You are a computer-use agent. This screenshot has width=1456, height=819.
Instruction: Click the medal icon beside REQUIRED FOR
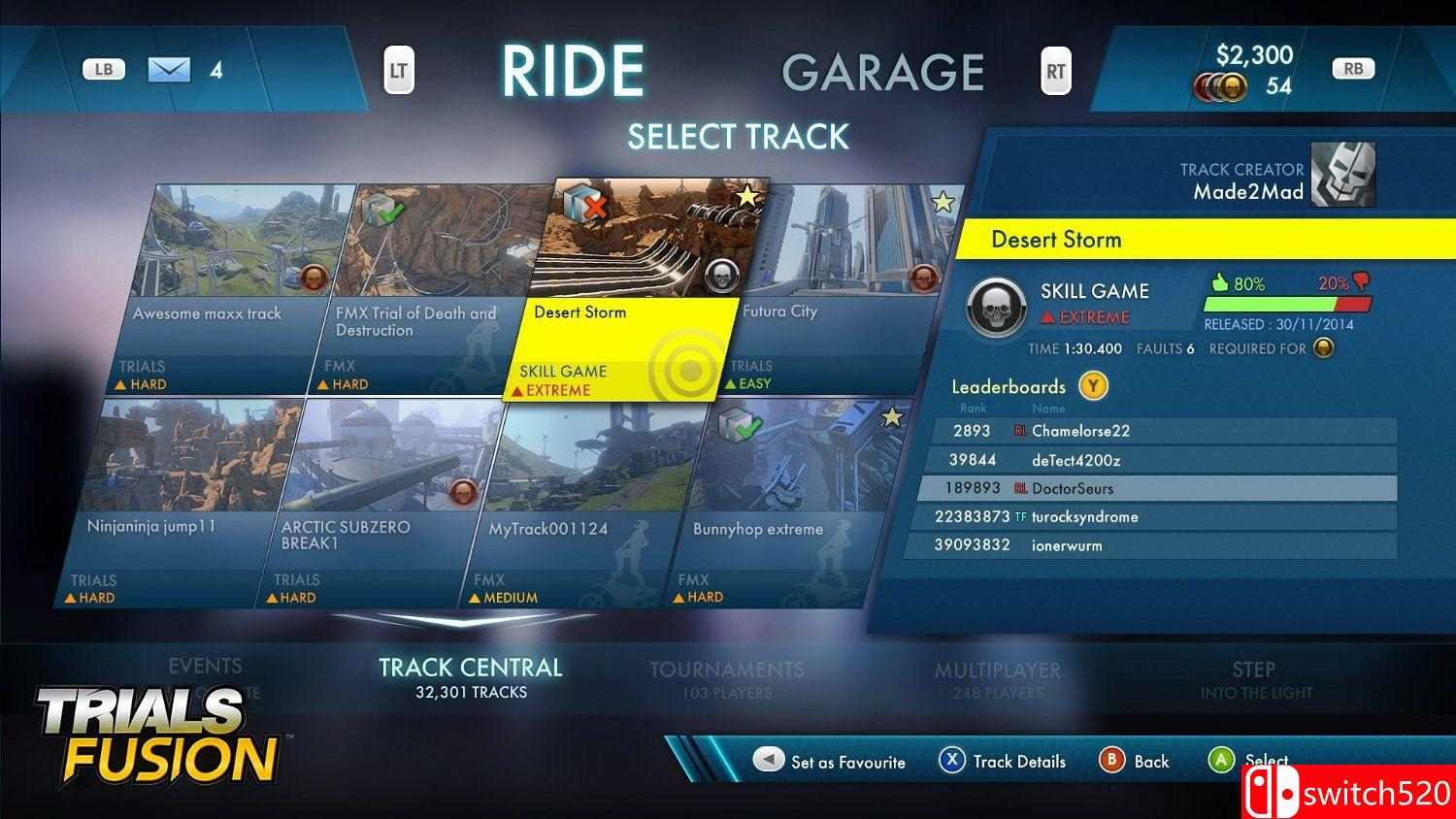1324,347
